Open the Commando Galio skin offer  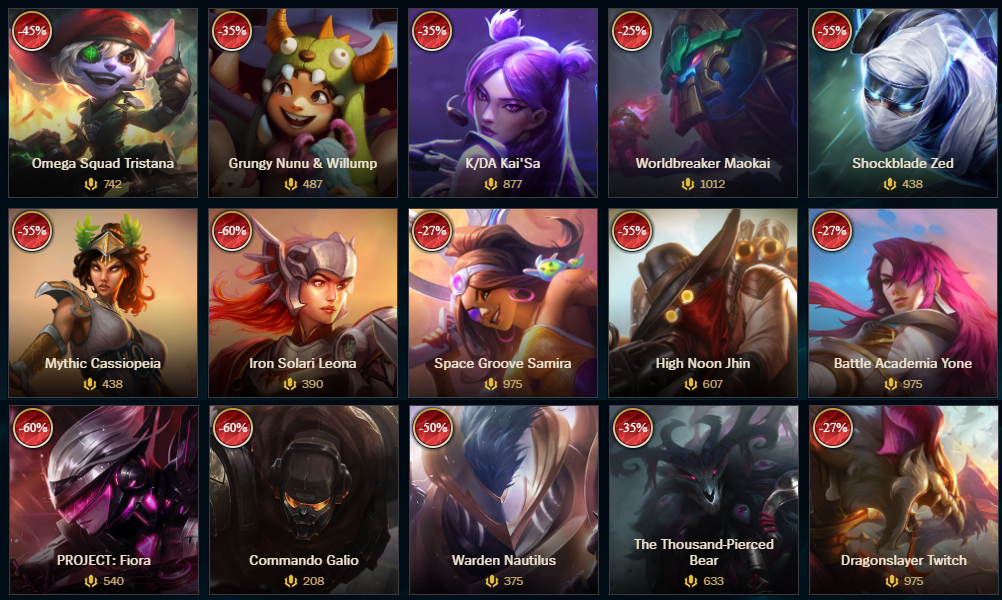(303, 499)
